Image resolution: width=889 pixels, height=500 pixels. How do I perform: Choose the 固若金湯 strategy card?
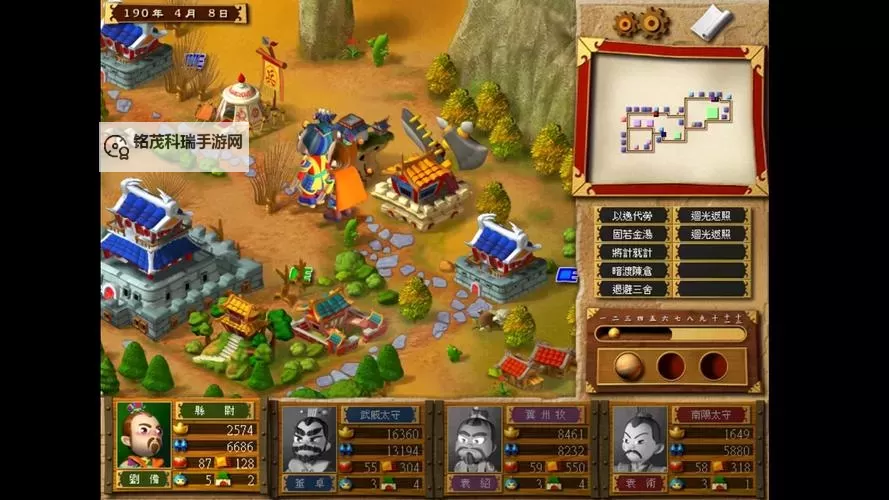pos(632,234)
